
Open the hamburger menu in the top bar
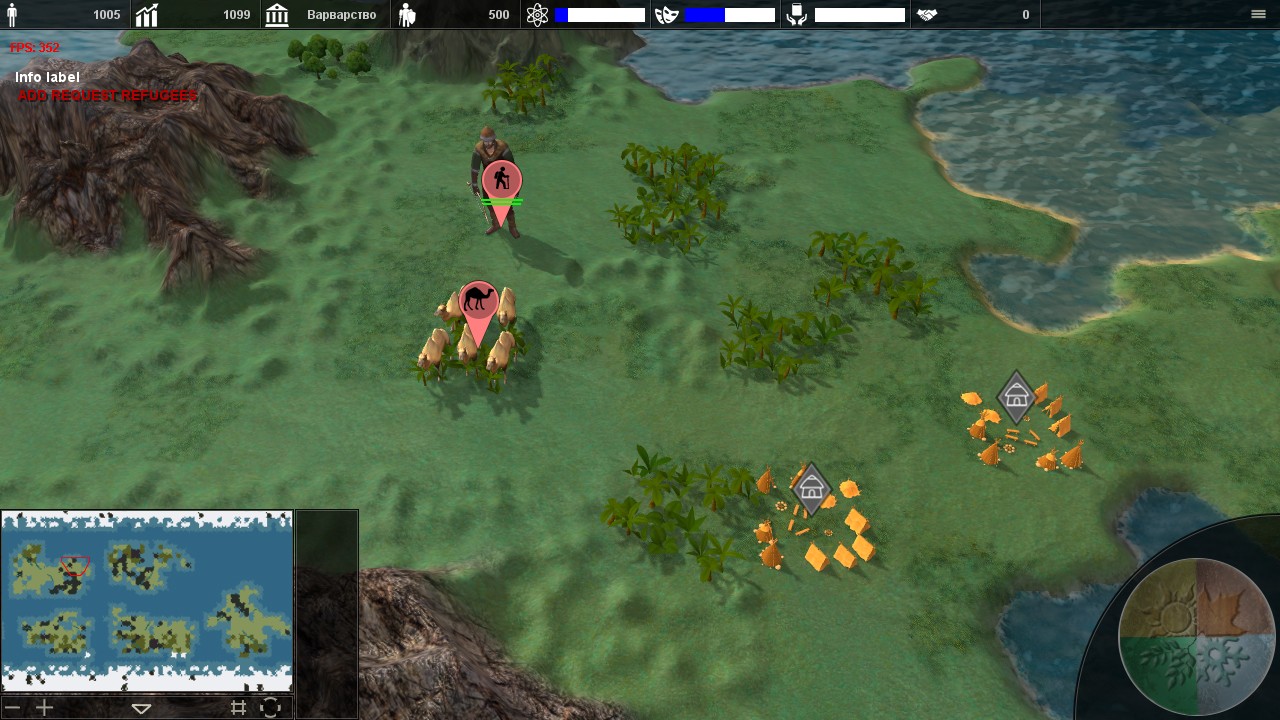point(1258,14)
